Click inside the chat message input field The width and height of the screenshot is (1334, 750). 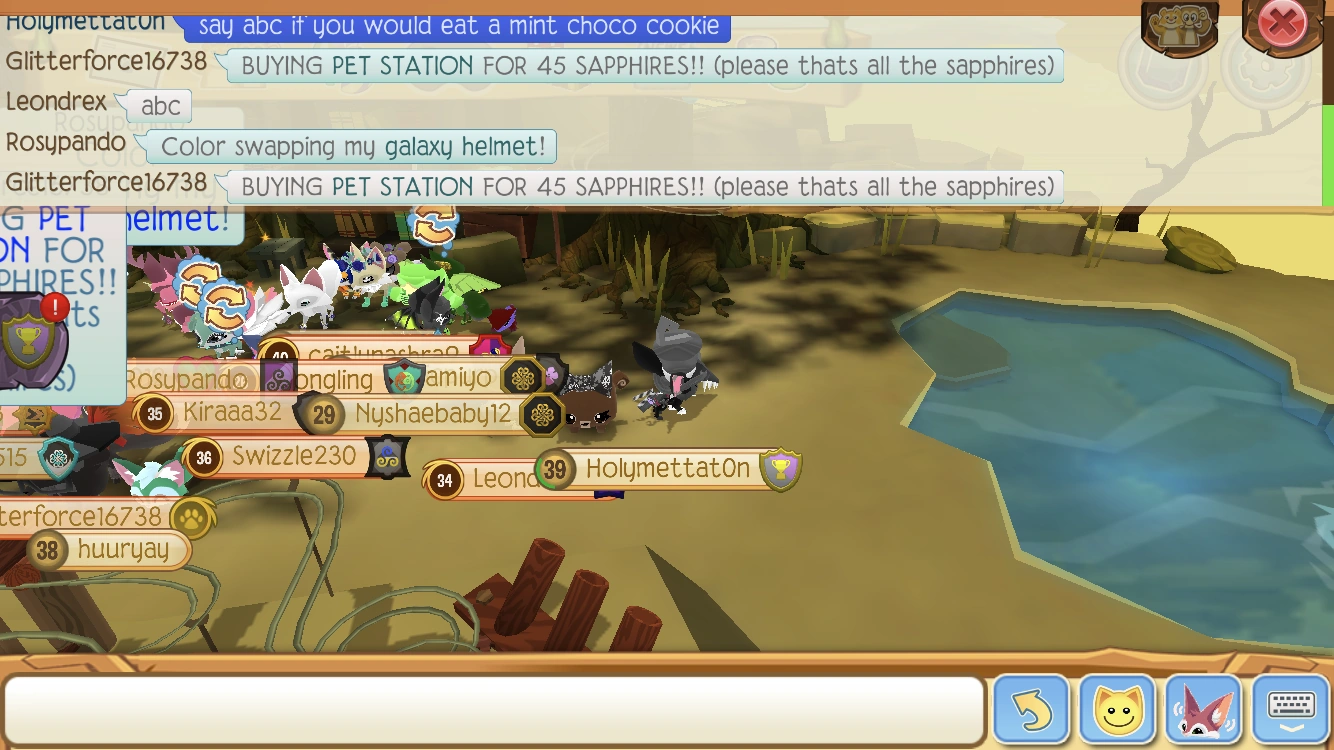[x=490, y=710]
